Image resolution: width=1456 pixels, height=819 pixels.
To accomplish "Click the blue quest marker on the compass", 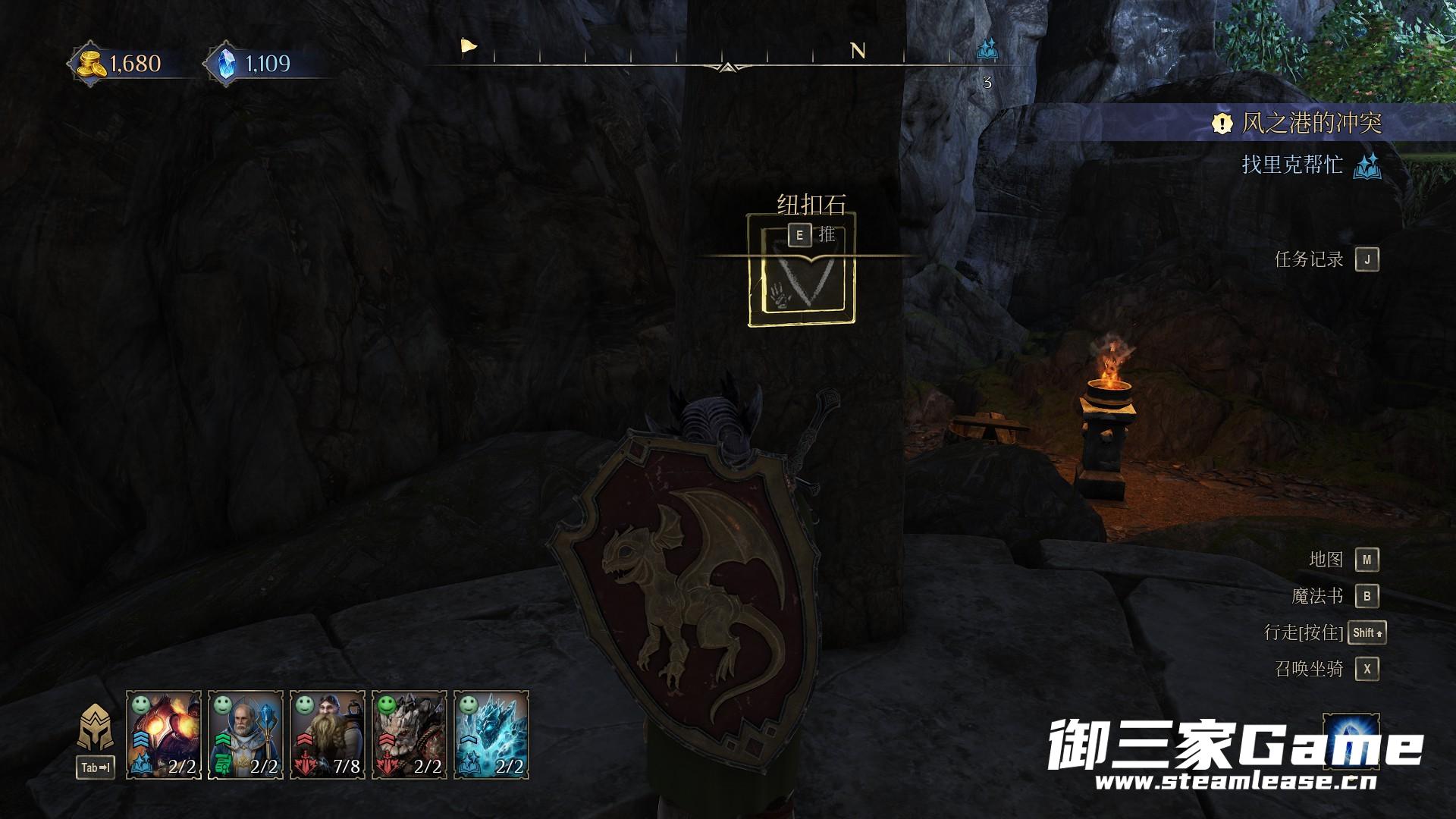I will 987,50.
